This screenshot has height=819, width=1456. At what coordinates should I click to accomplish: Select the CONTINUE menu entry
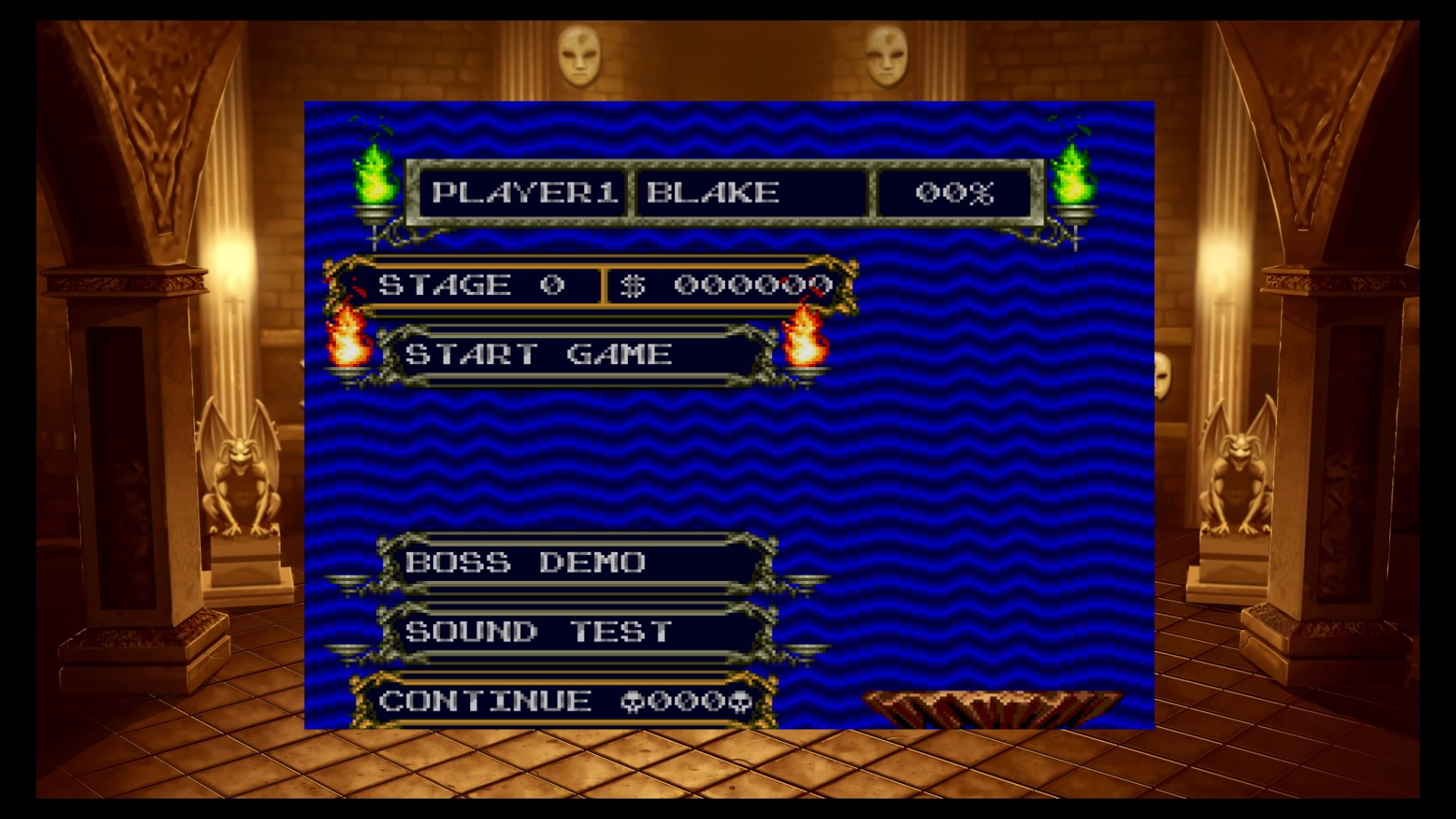(x=485, y=701)
